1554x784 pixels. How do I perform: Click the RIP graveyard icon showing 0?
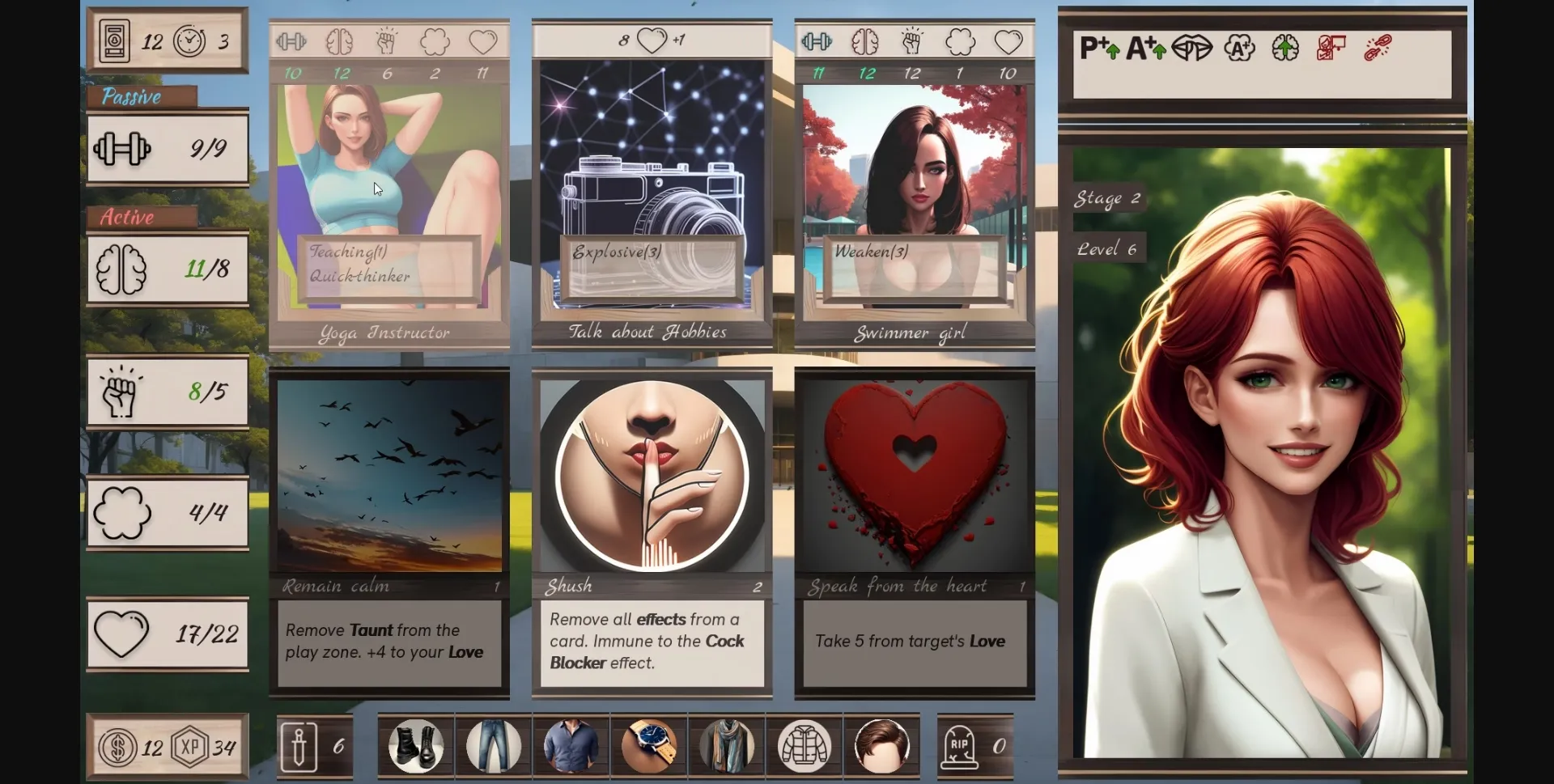tap(962, 746)
